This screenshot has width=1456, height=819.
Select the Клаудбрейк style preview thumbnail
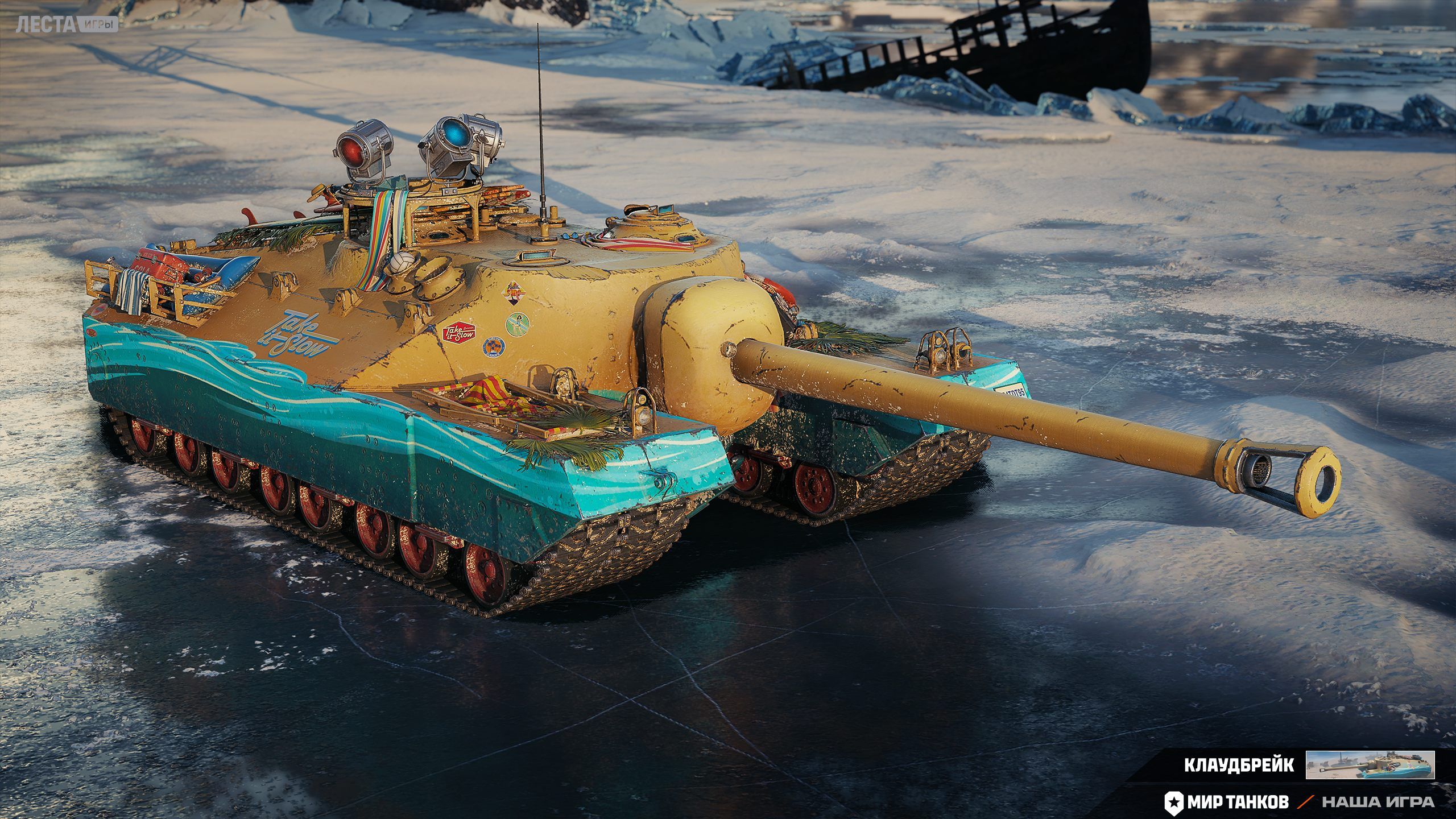pyautogui.click(x=1370, y=765)
